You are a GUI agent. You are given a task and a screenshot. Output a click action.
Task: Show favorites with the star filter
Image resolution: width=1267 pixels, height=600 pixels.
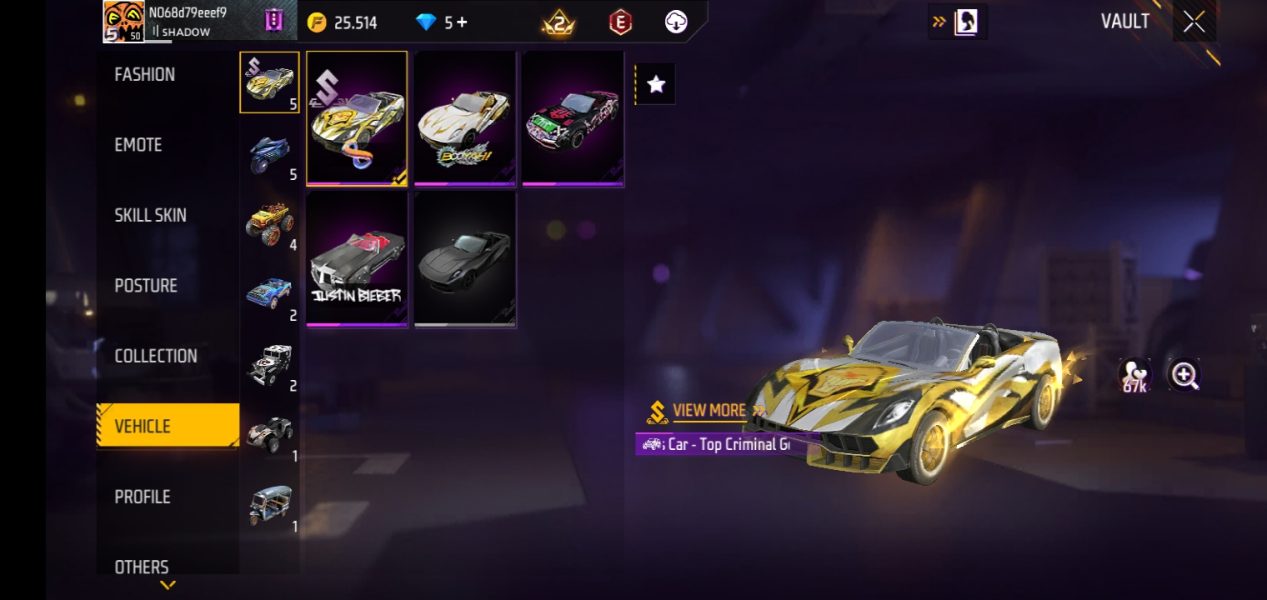[656, 85]
